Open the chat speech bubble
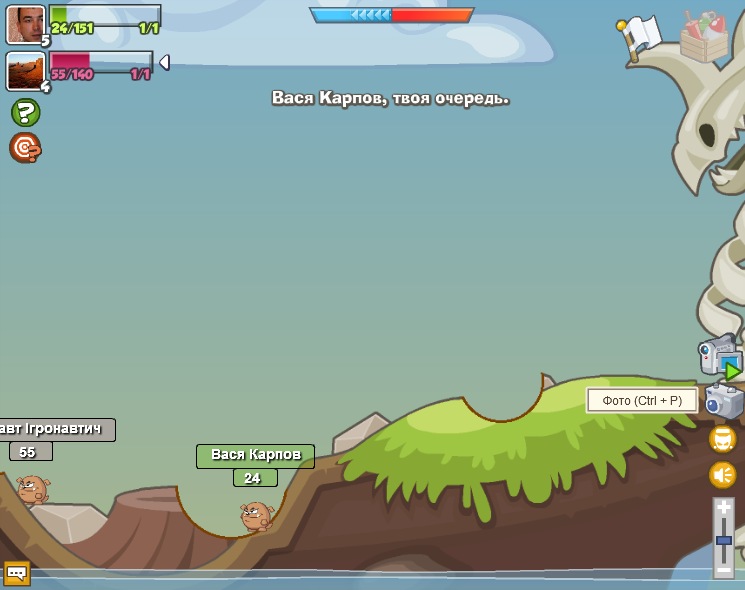Screen dimensions: 745x590 (x=17, y=573)
